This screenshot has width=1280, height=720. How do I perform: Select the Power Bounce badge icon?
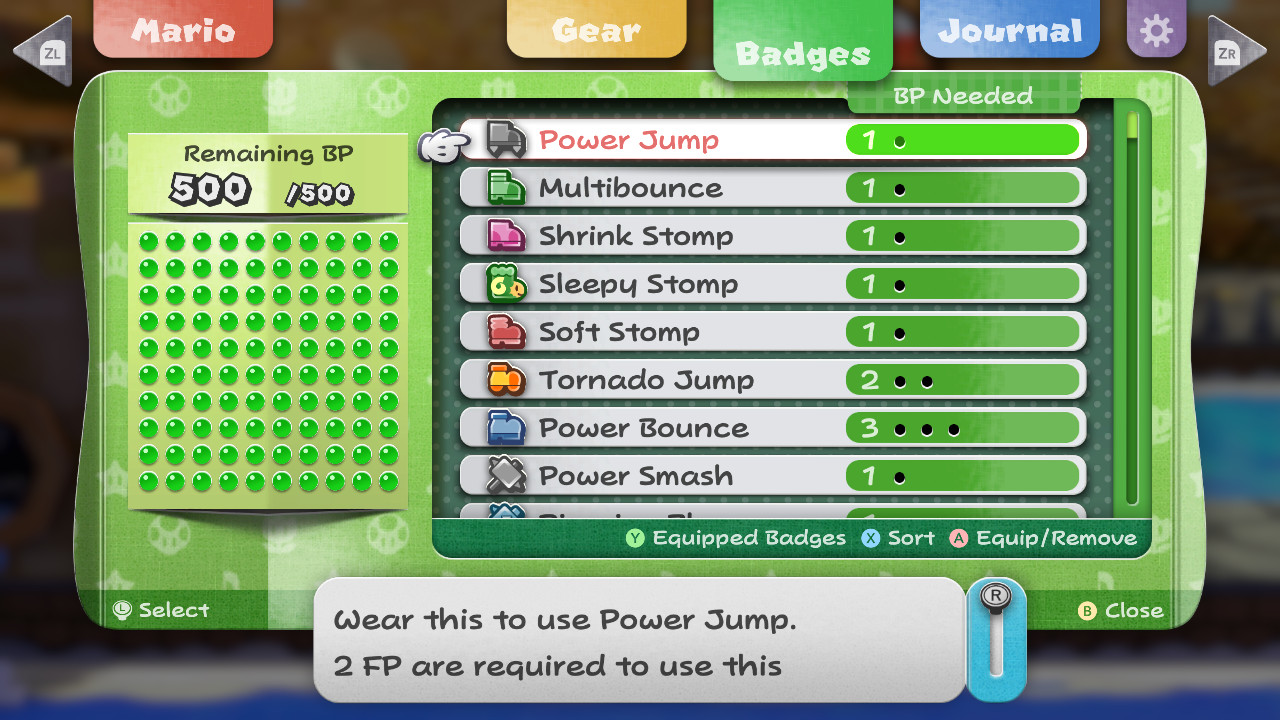tap(506, 427)
